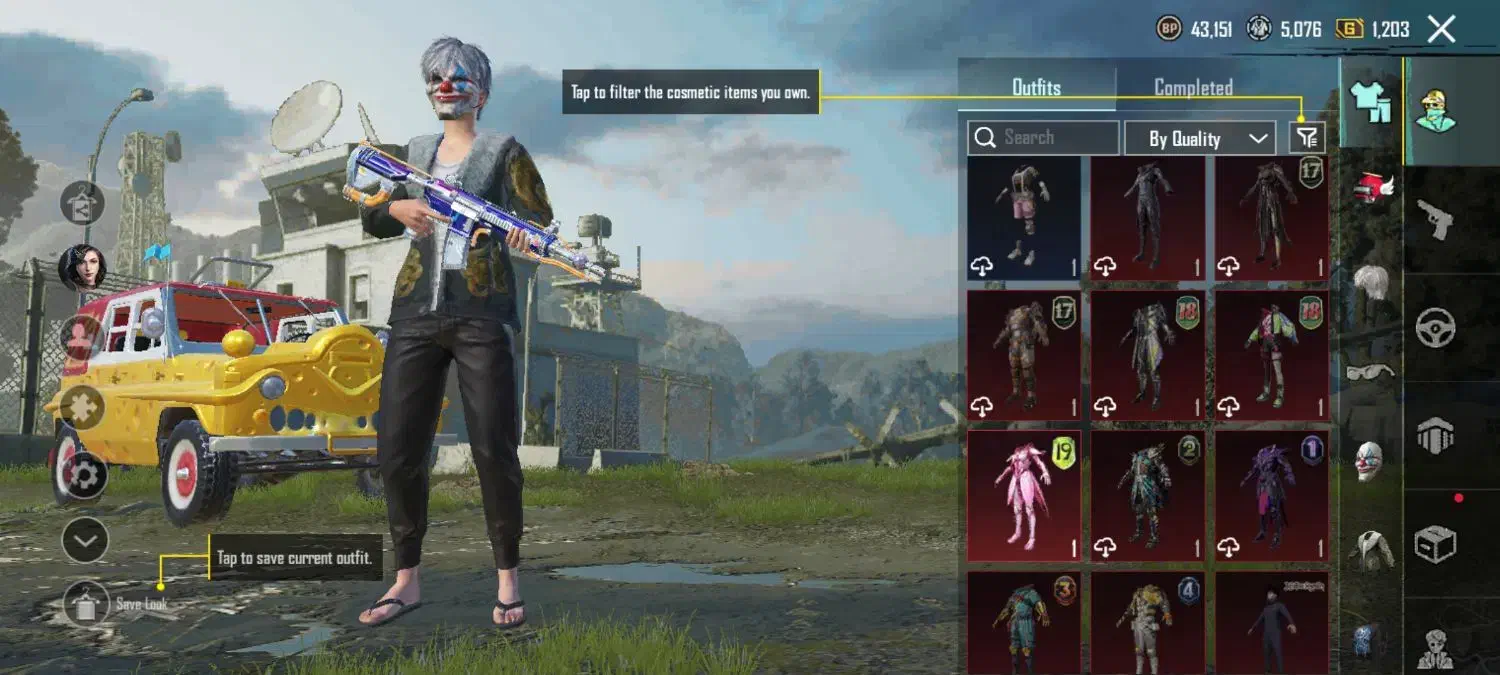Open the gear settings button
Screen dimensions: 1500x675
(85, 476)
